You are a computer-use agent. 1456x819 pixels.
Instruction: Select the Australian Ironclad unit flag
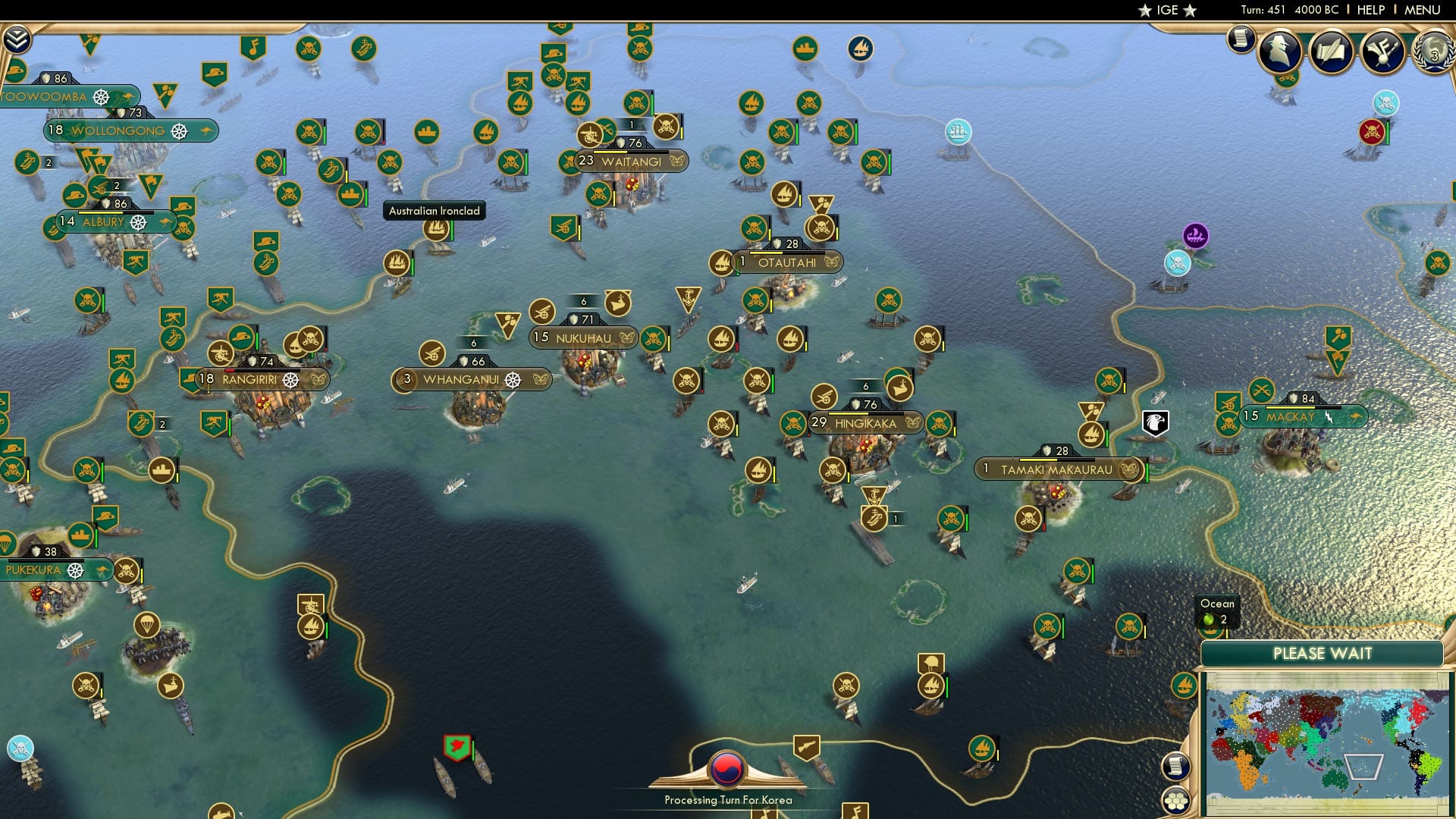pos(435,231)
